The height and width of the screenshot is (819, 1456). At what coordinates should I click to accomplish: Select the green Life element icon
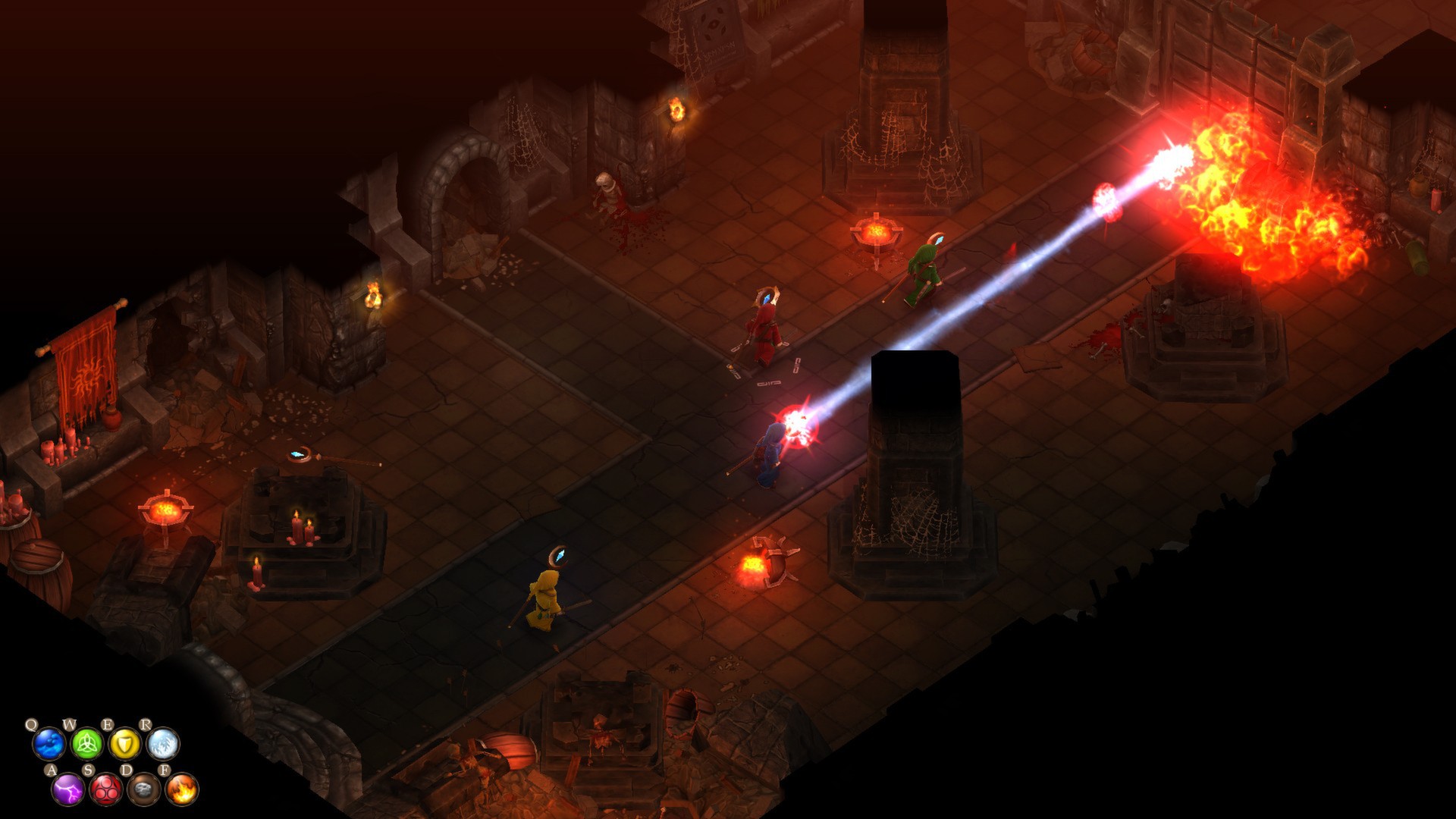pyautogui.click(x=87, y=745)
